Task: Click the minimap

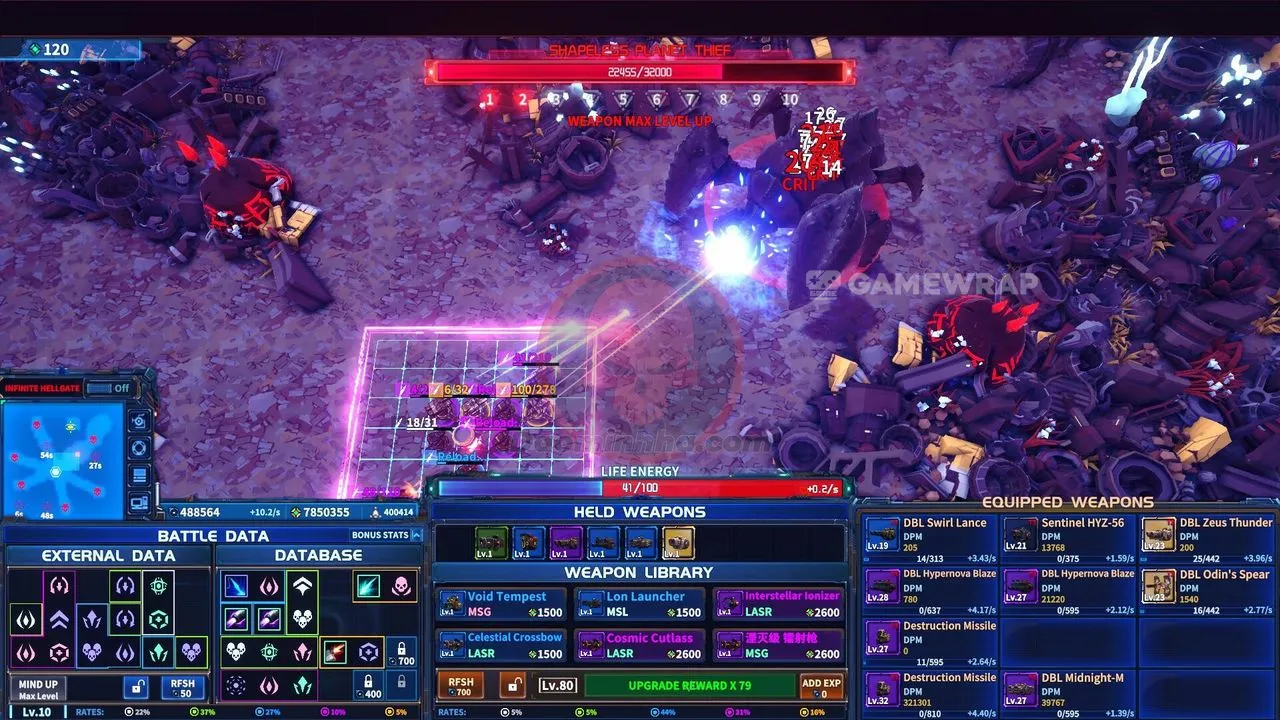Action: point(62,460)
